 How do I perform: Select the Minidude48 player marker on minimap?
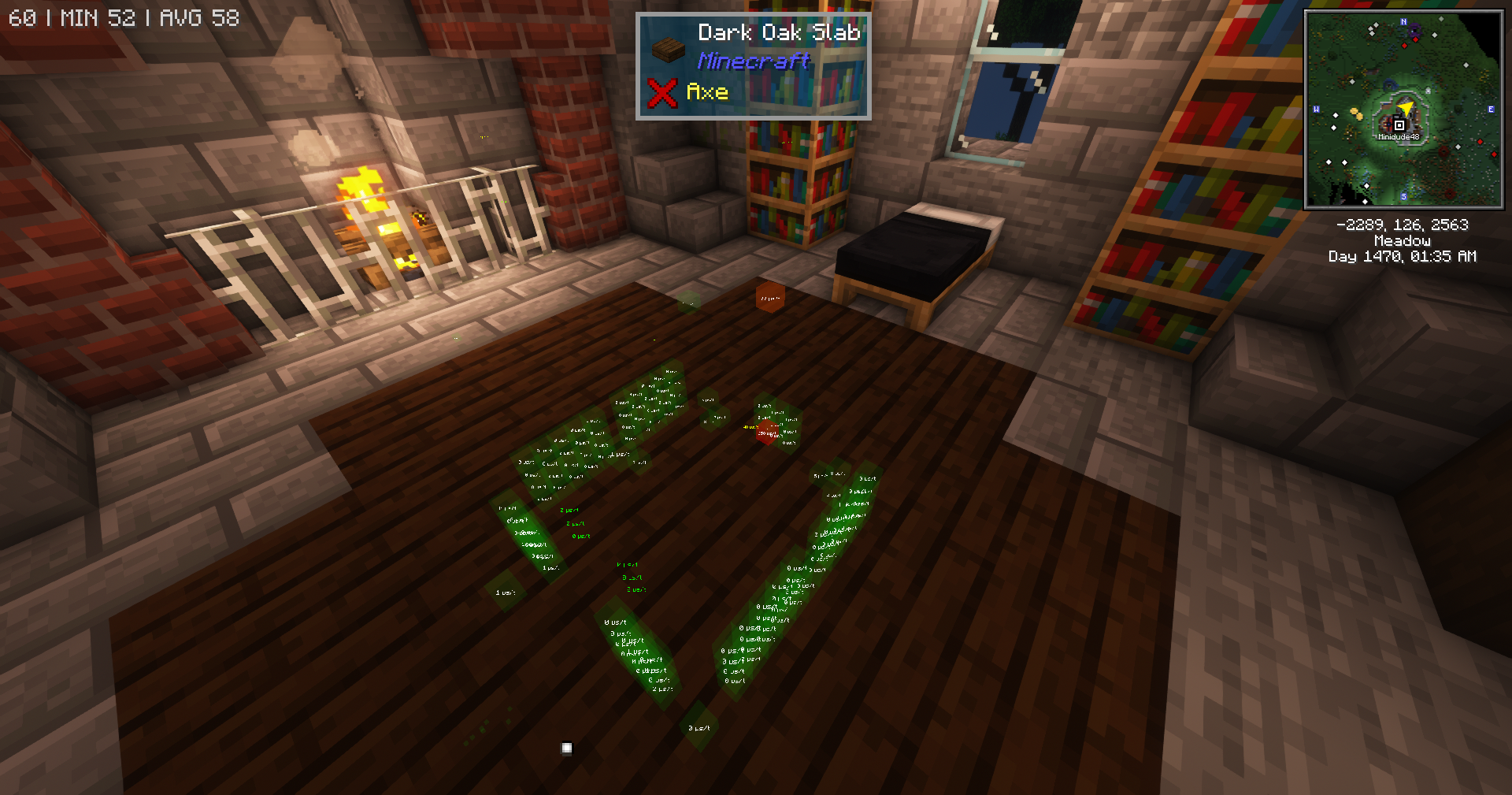[x=1399, y=125]
